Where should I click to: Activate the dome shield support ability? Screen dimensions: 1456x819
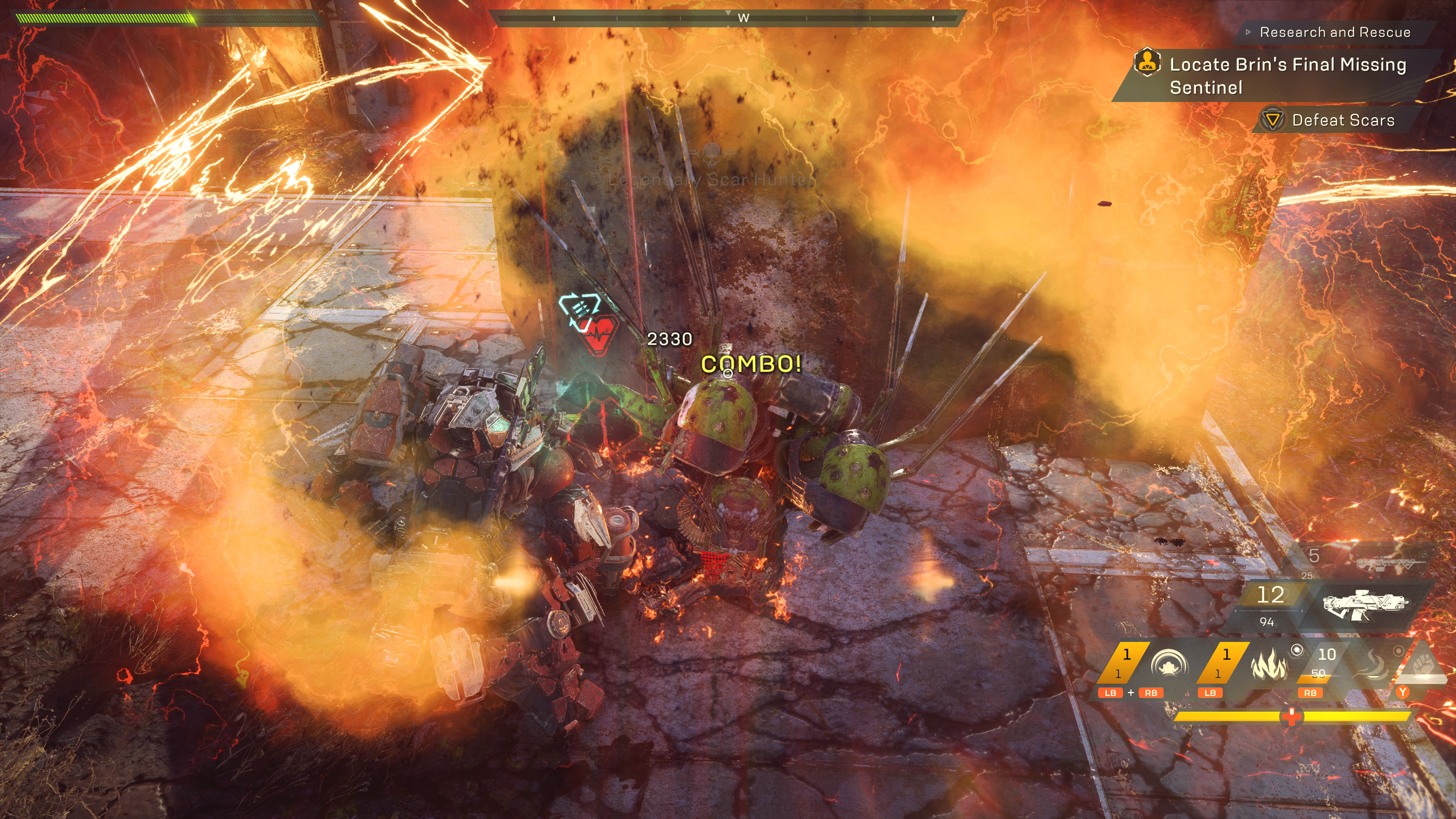pyautogui.click(x=1169, y=664)
